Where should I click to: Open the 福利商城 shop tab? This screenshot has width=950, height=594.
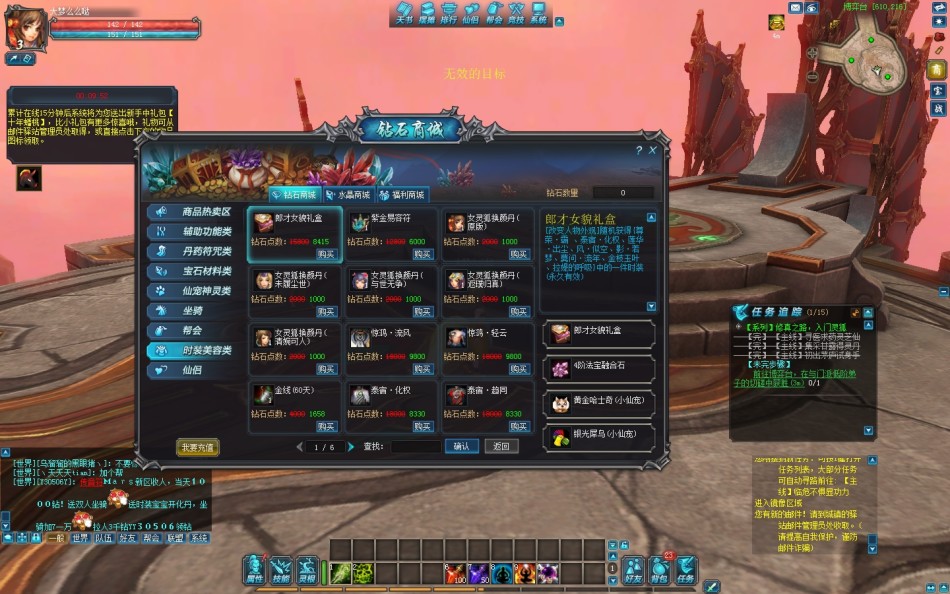click(402, 195)
